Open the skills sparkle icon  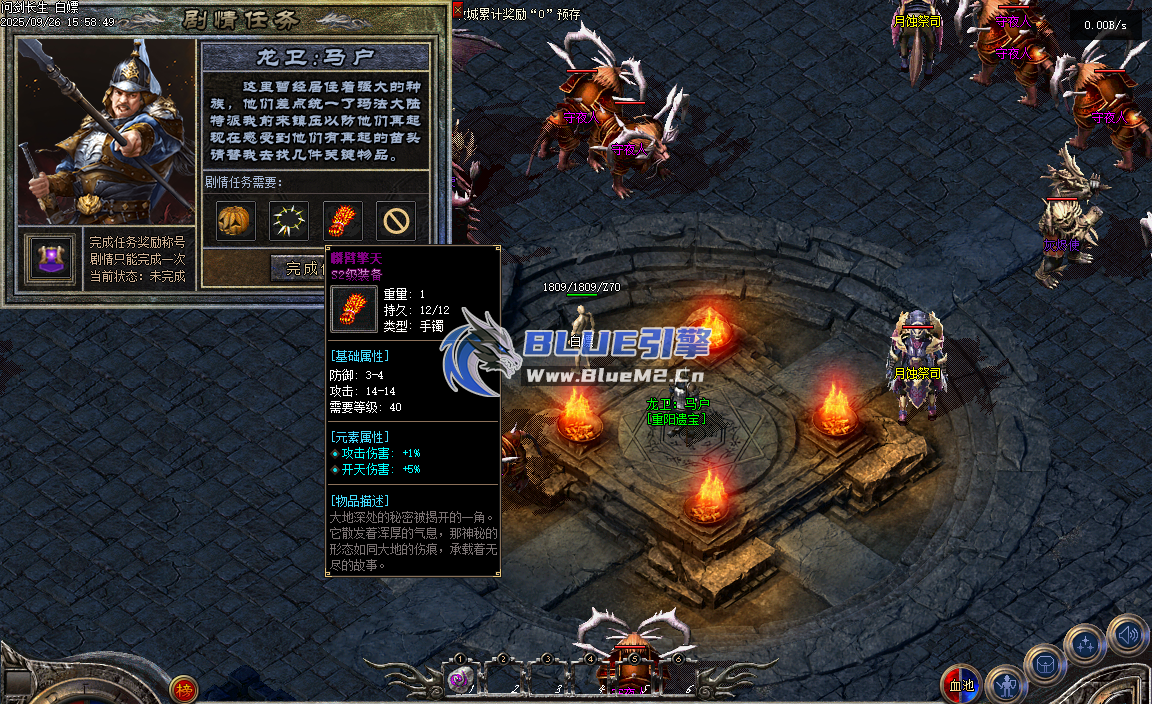(1084, 643)
